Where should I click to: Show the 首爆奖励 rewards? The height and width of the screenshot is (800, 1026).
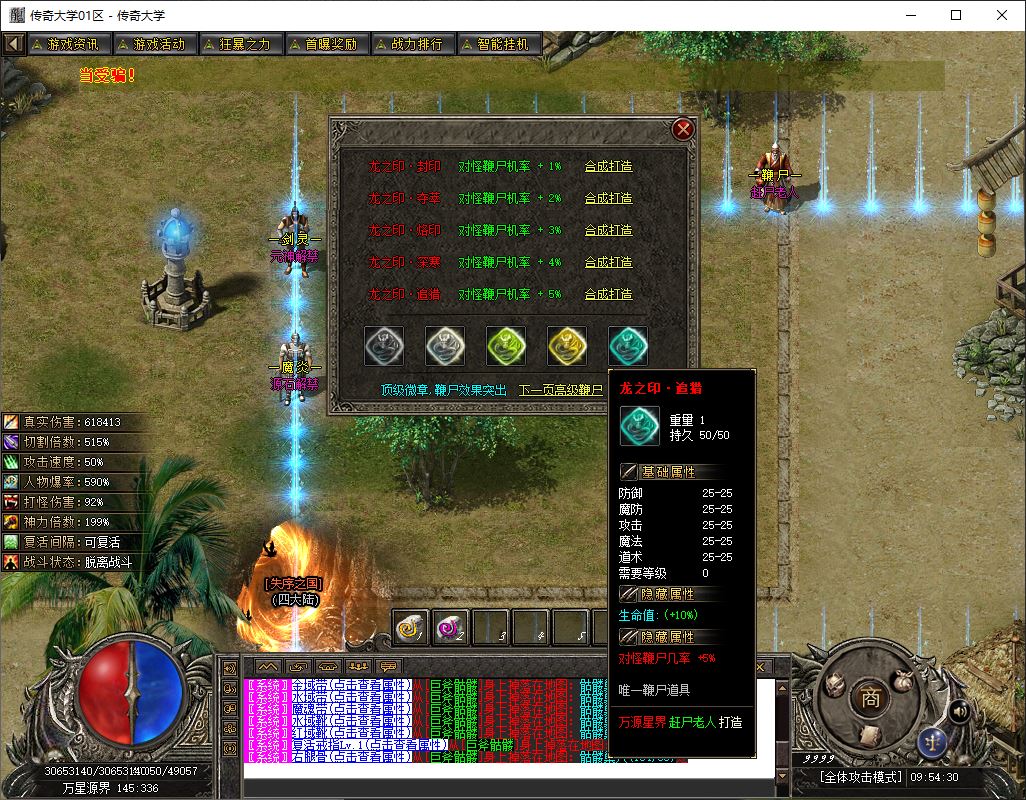click(325, 44)
